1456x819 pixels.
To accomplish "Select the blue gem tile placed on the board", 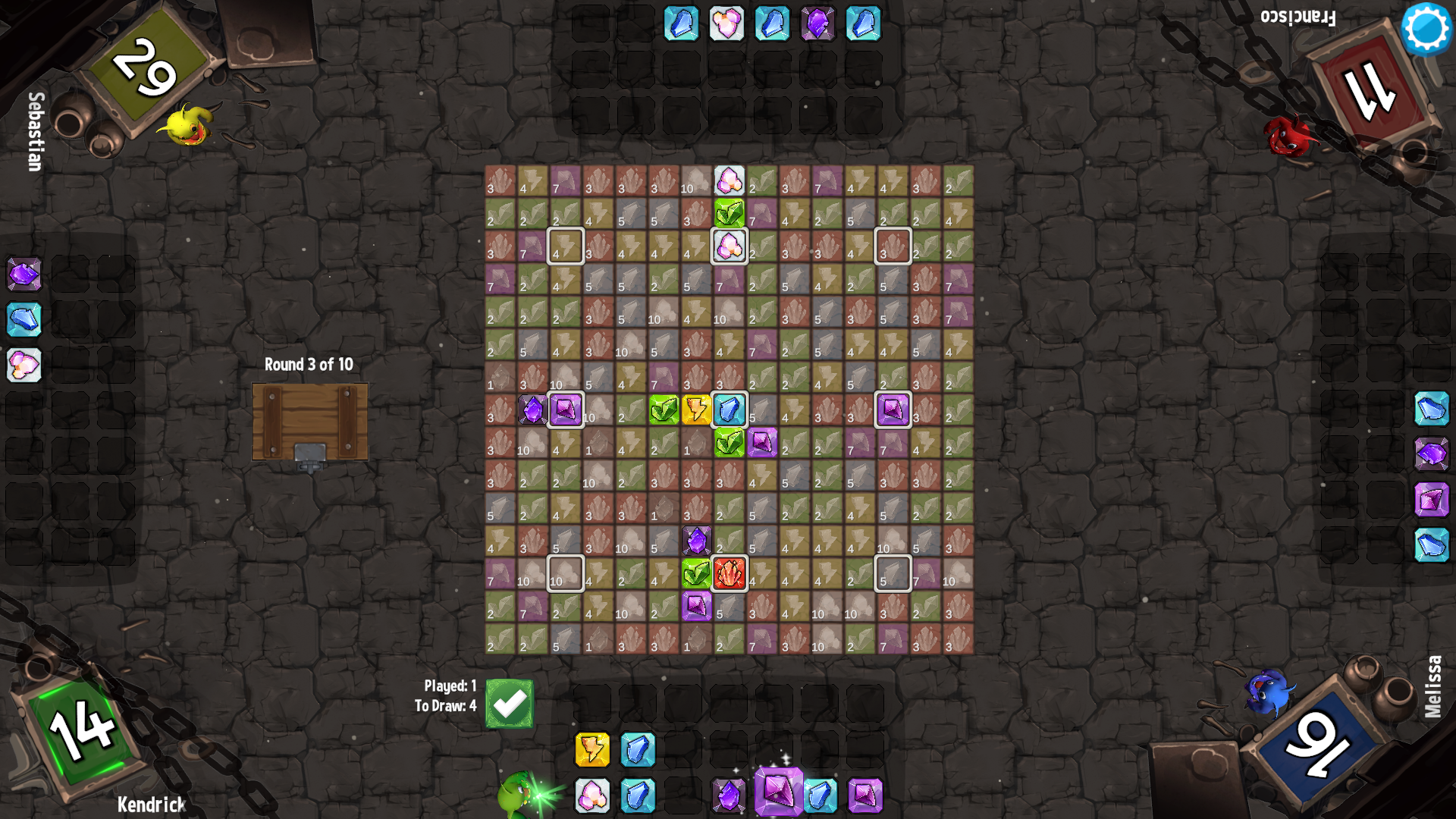I will 730,409.
